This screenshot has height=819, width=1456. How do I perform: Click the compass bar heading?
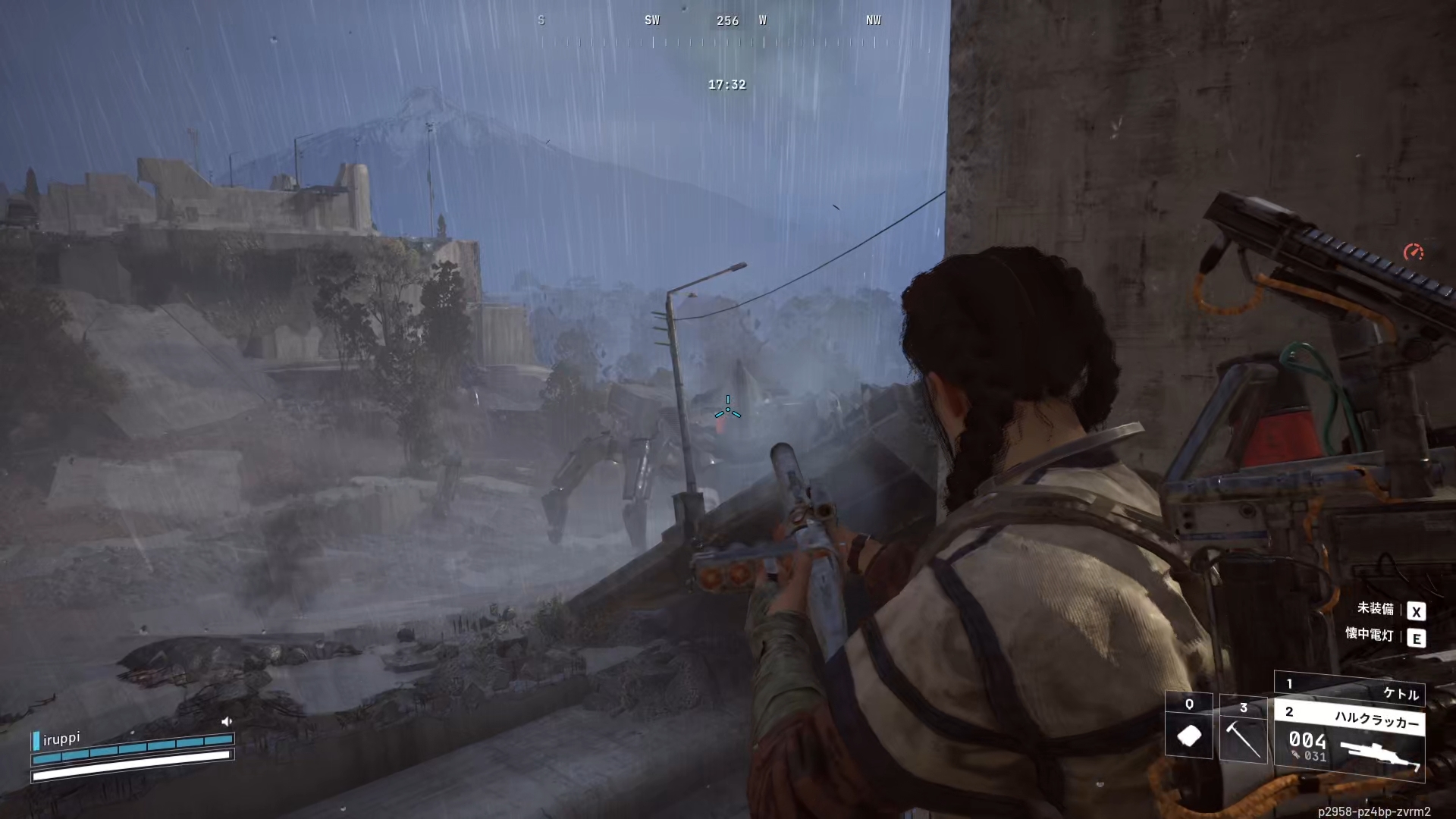[726, 21]
